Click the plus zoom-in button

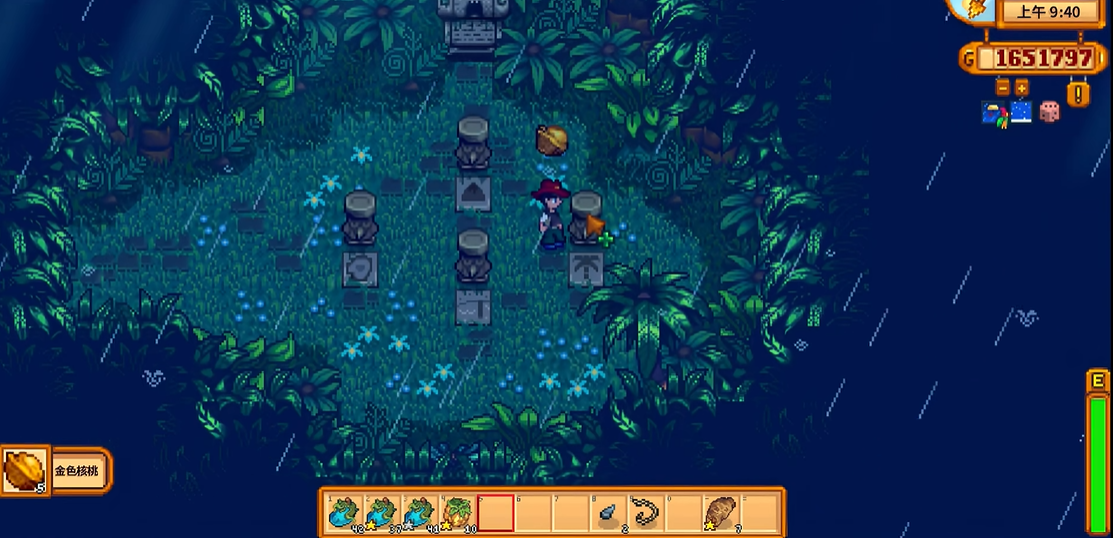(1021, 88)
